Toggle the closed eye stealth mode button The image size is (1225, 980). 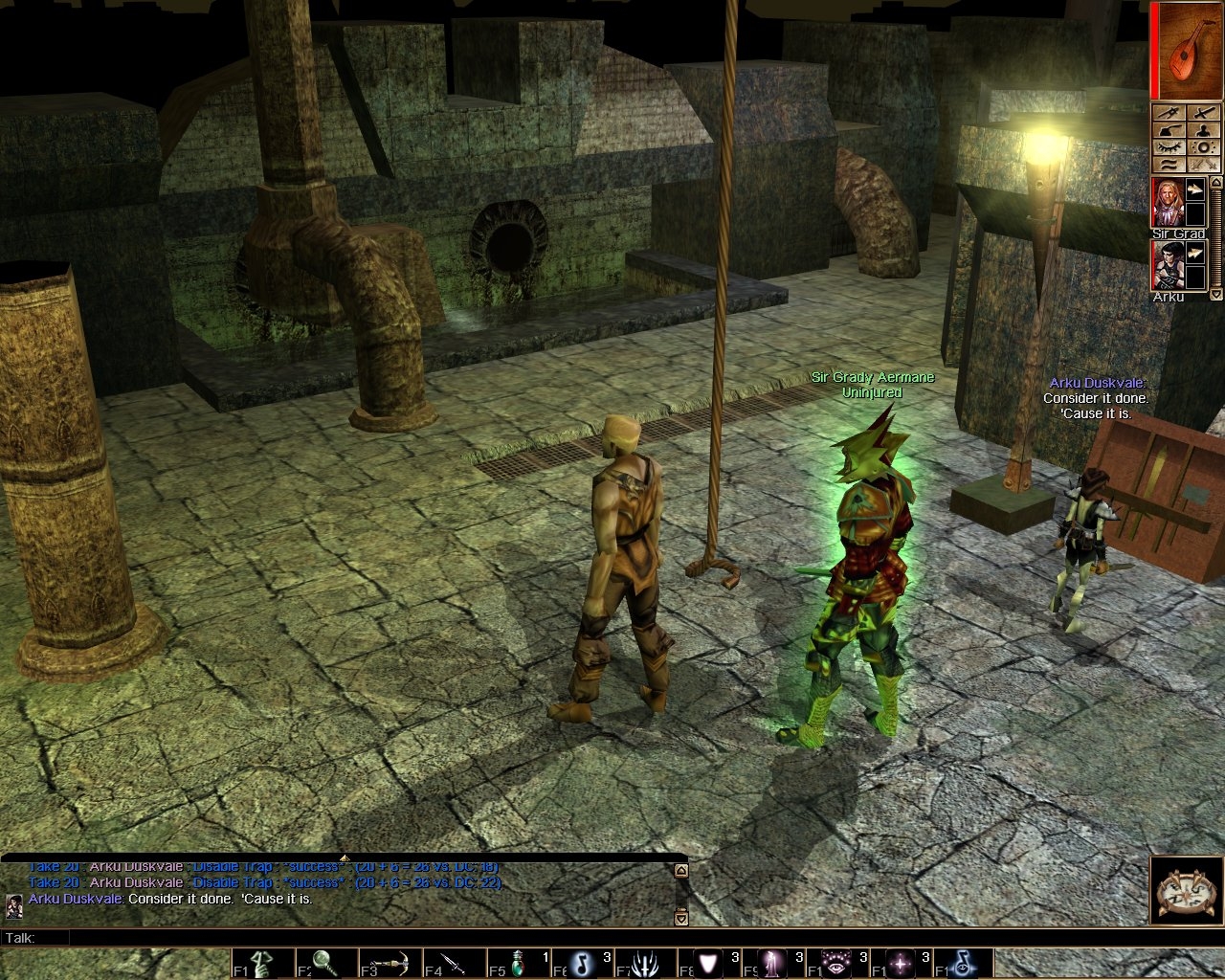(x=1169, y=147)
